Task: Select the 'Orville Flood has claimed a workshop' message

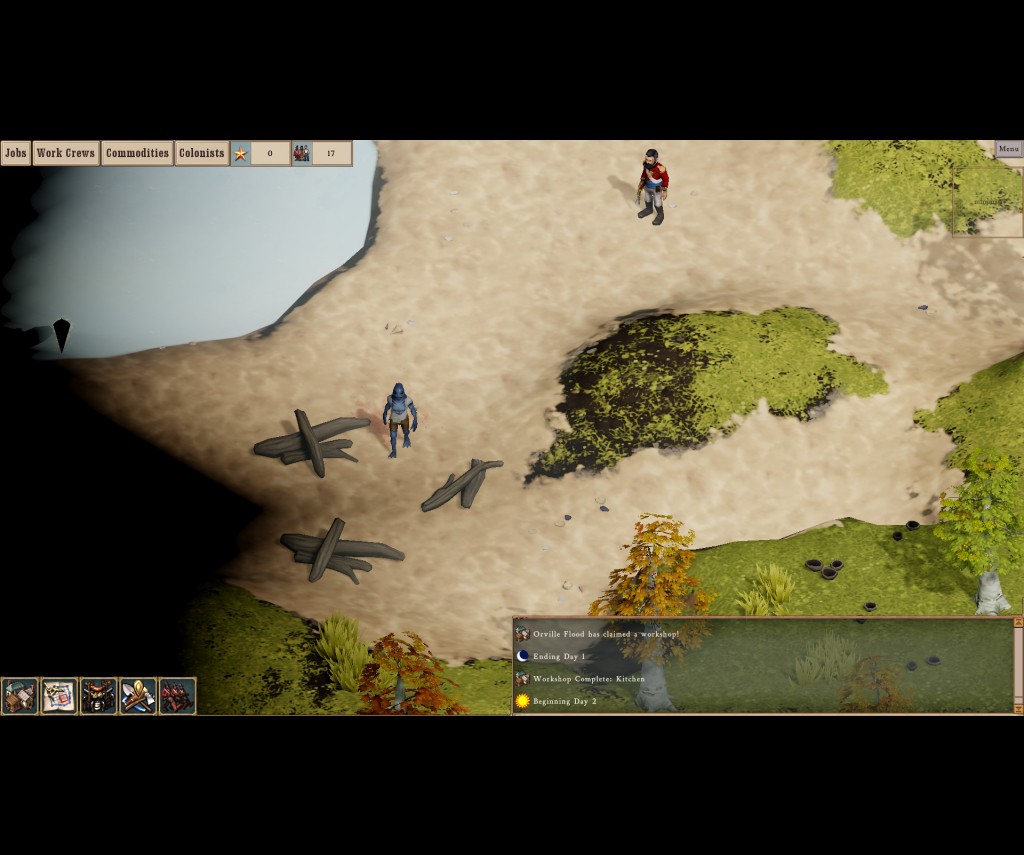Action: [605, 634]
